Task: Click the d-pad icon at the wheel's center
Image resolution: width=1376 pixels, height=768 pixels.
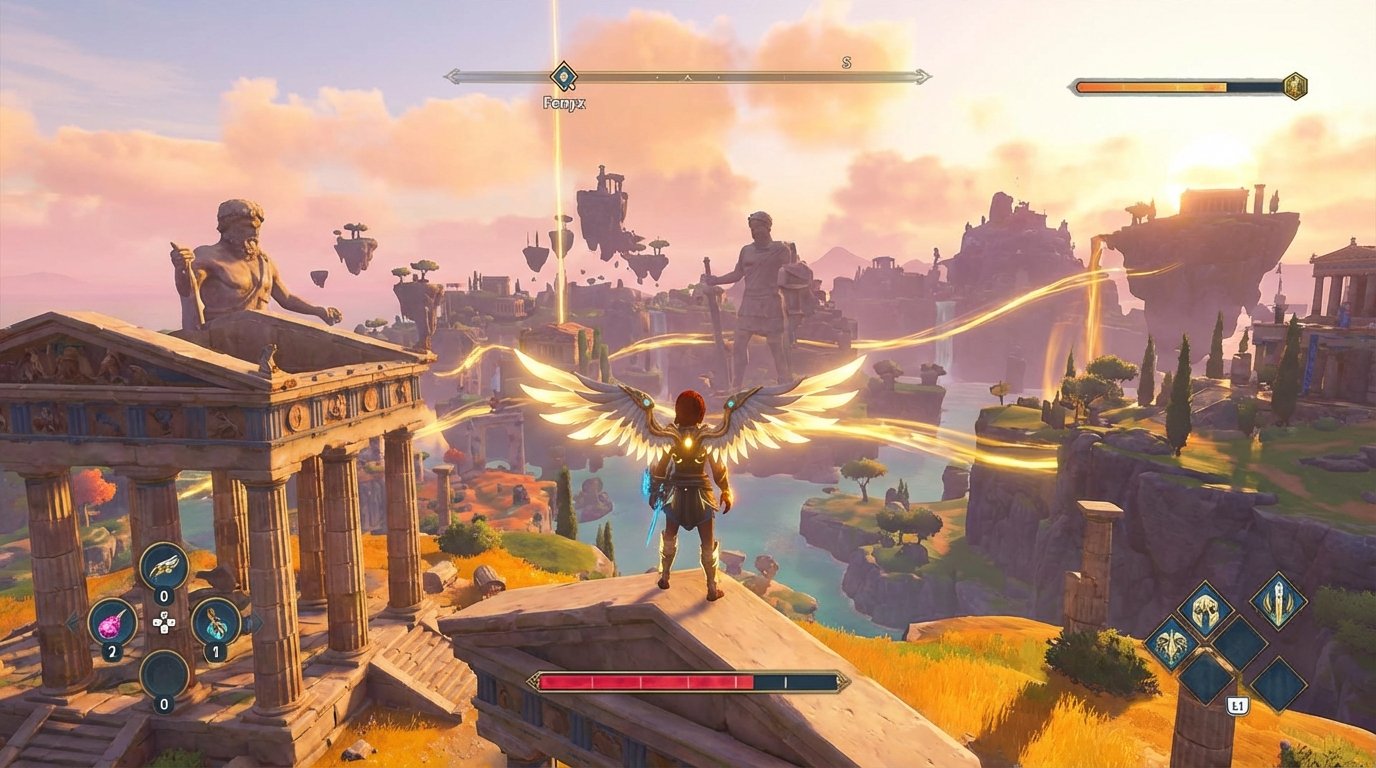Action: point(164,623)
